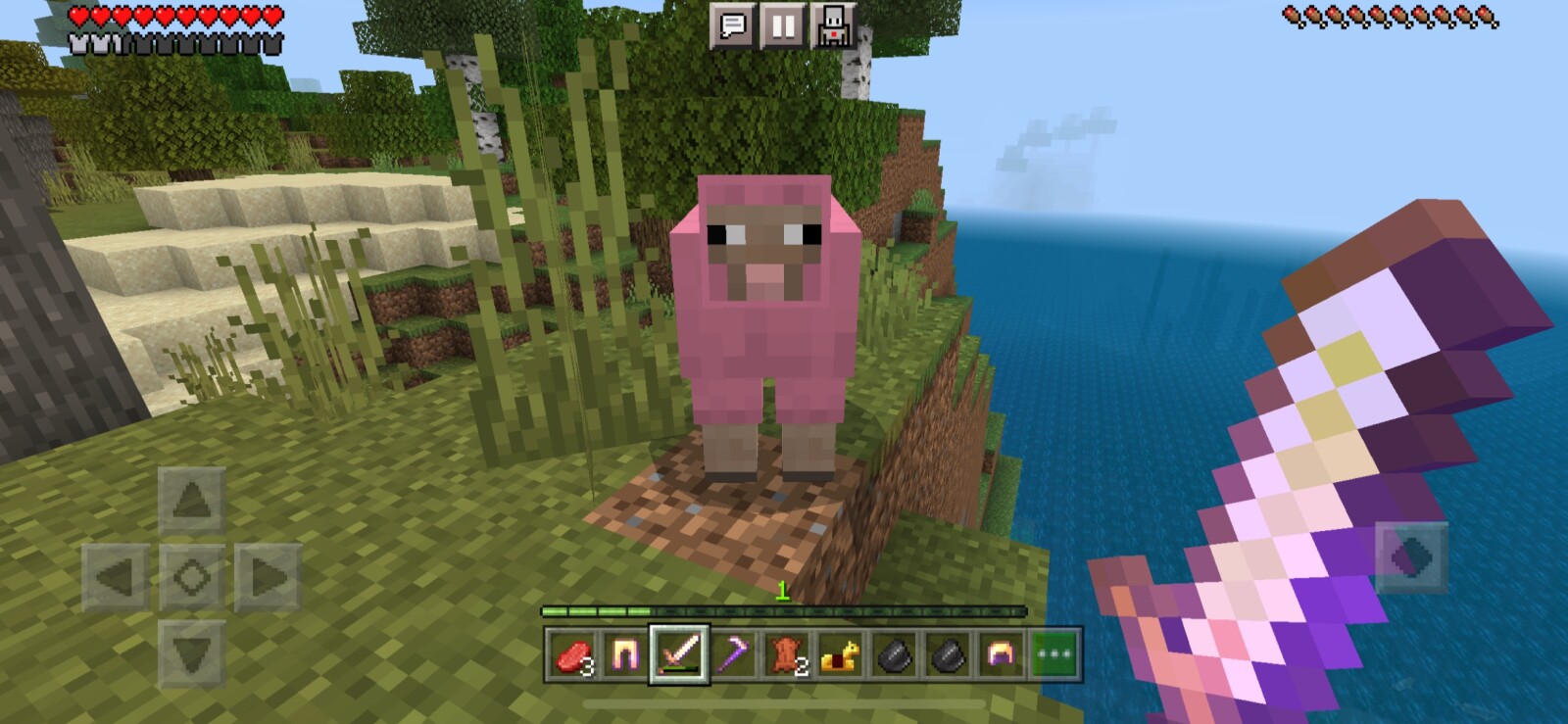Screen dimensions: 1568x724
Task: Select the raw meat hotbar slot
Action: coord(573,654)
